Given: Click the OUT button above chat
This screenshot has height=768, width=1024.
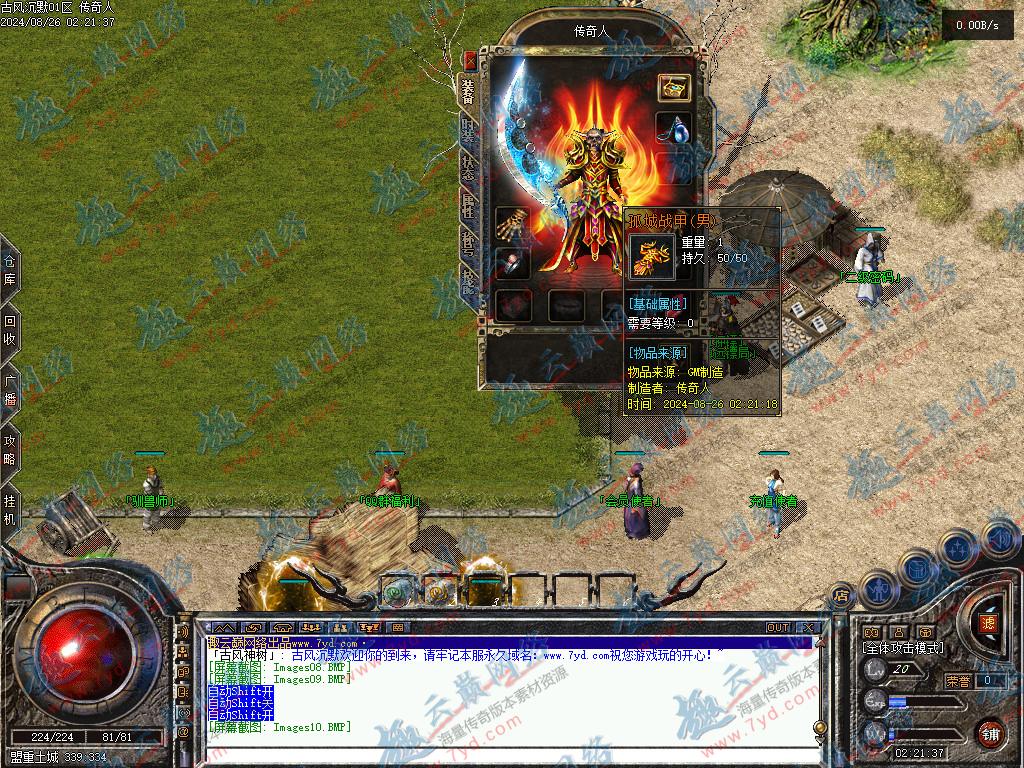Looking at the screenshot, I should click(777, 627).
